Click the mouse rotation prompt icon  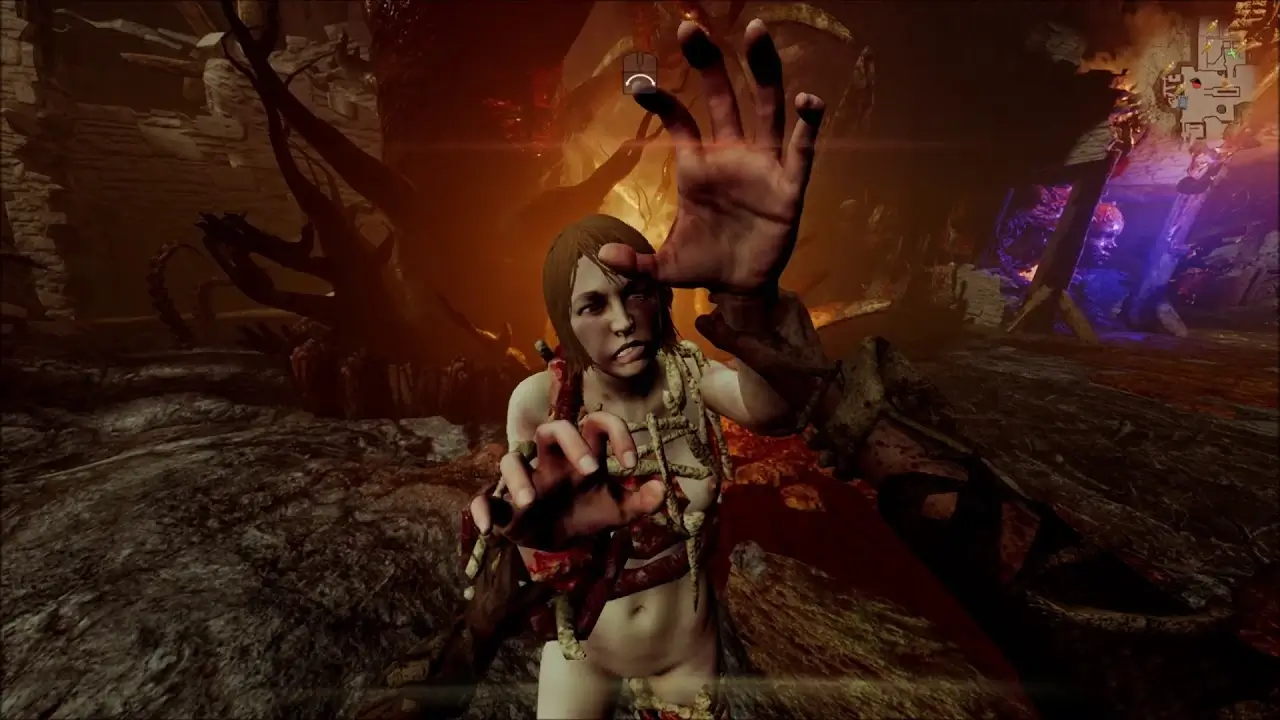tap(640, 72)
